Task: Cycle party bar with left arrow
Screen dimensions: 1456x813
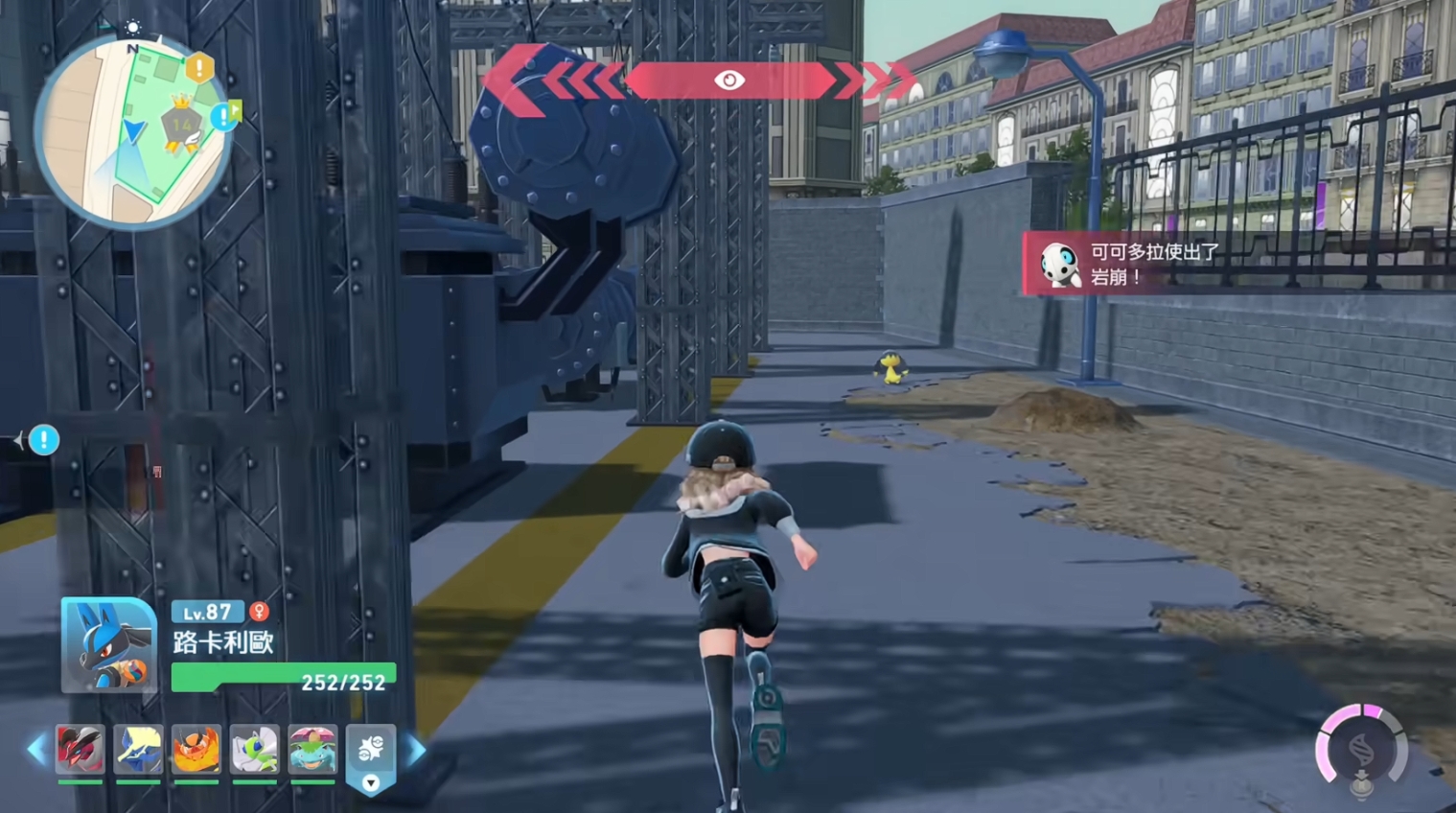Action: pos(36,749)
